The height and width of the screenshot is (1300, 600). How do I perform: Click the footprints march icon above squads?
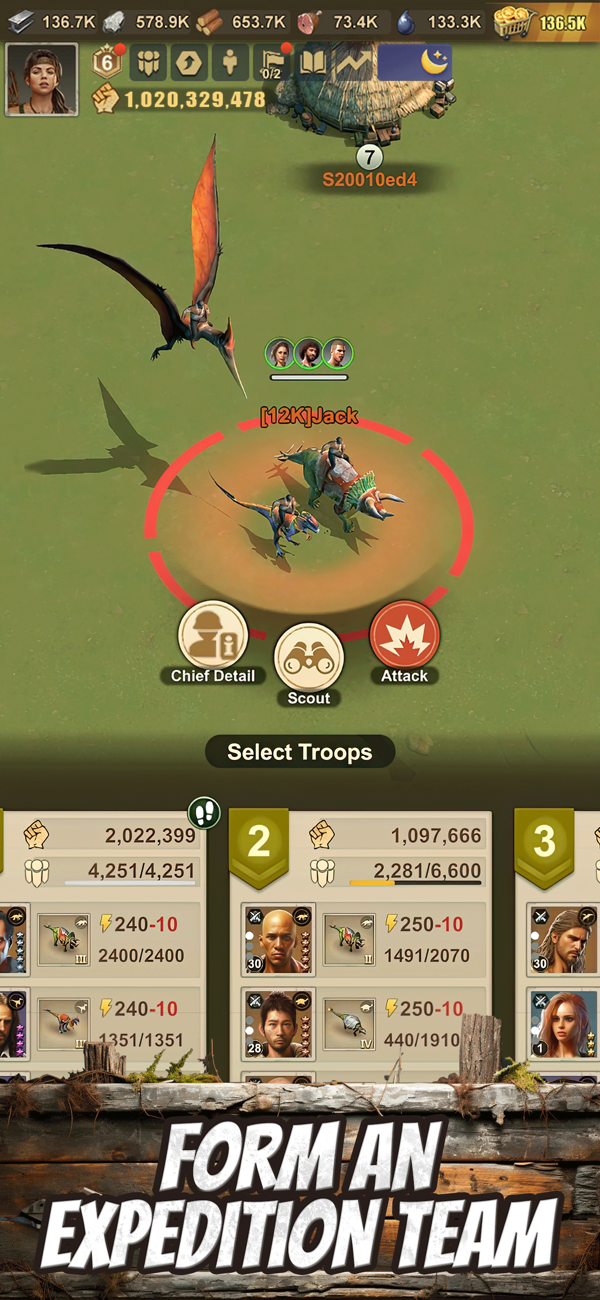point(204,812)
